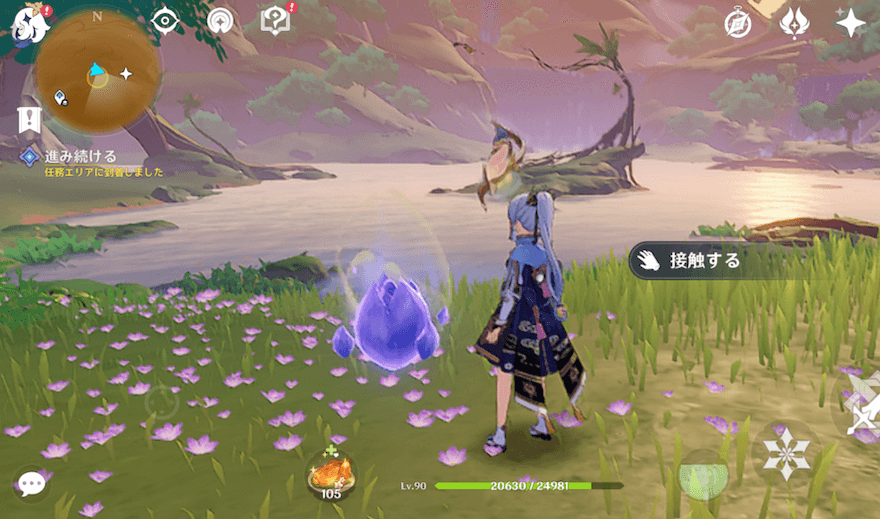Tap the sword normal attack button
The image size is (880, 519).
860,405
